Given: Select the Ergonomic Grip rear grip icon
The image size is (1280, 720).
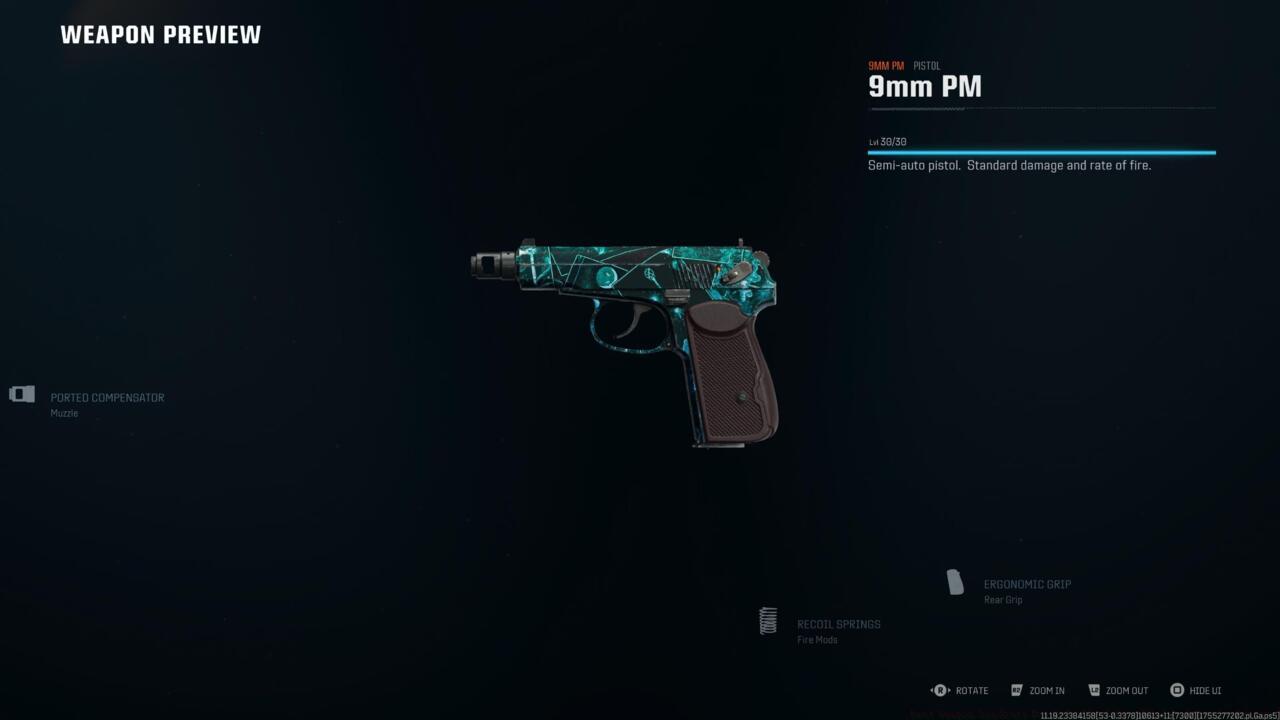Looking at the screenshot, I should (x=953, y=582).
